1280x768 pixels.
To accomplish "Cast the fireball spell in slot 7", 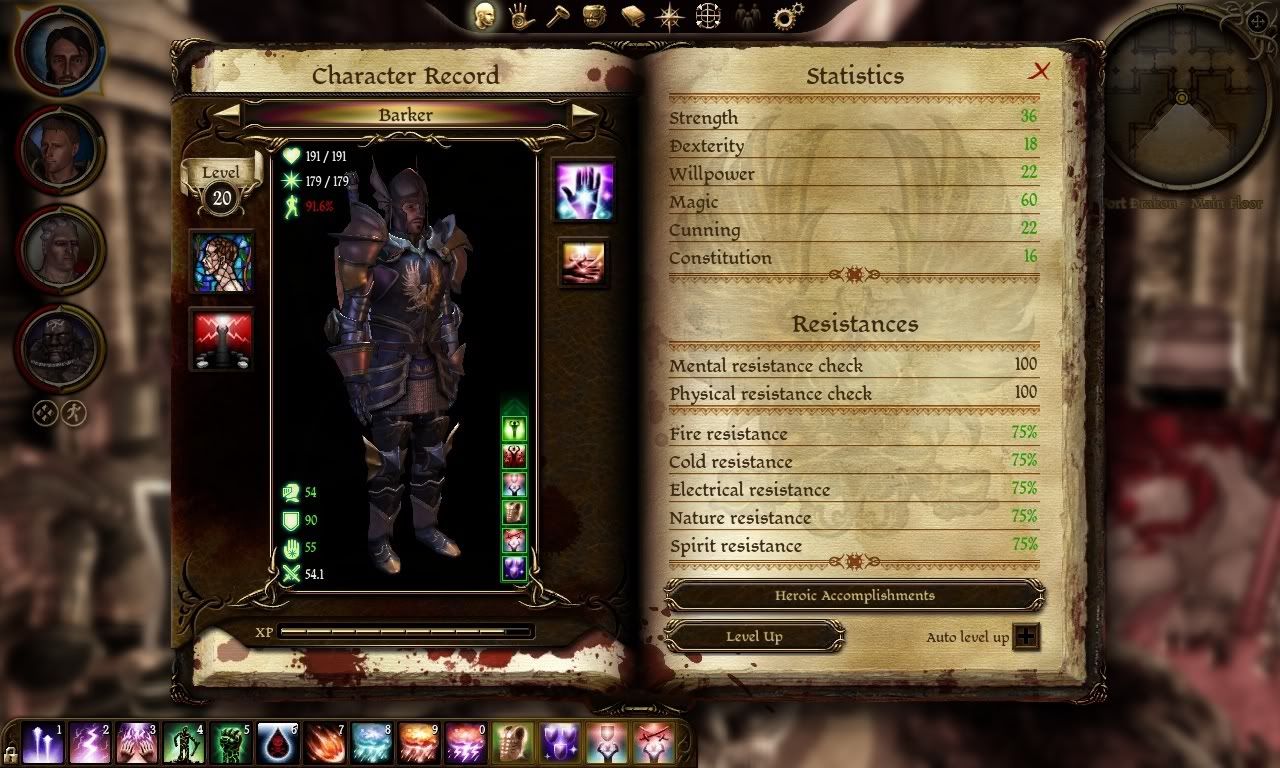I will point(325,744).
